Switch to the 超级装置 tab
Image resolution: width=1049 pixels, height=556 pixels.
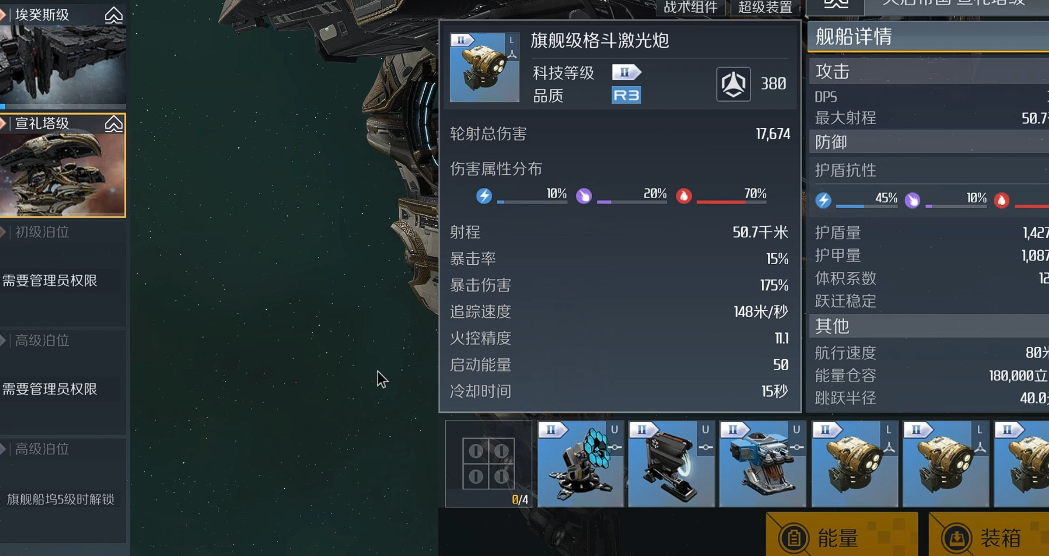tap(764, 7)
